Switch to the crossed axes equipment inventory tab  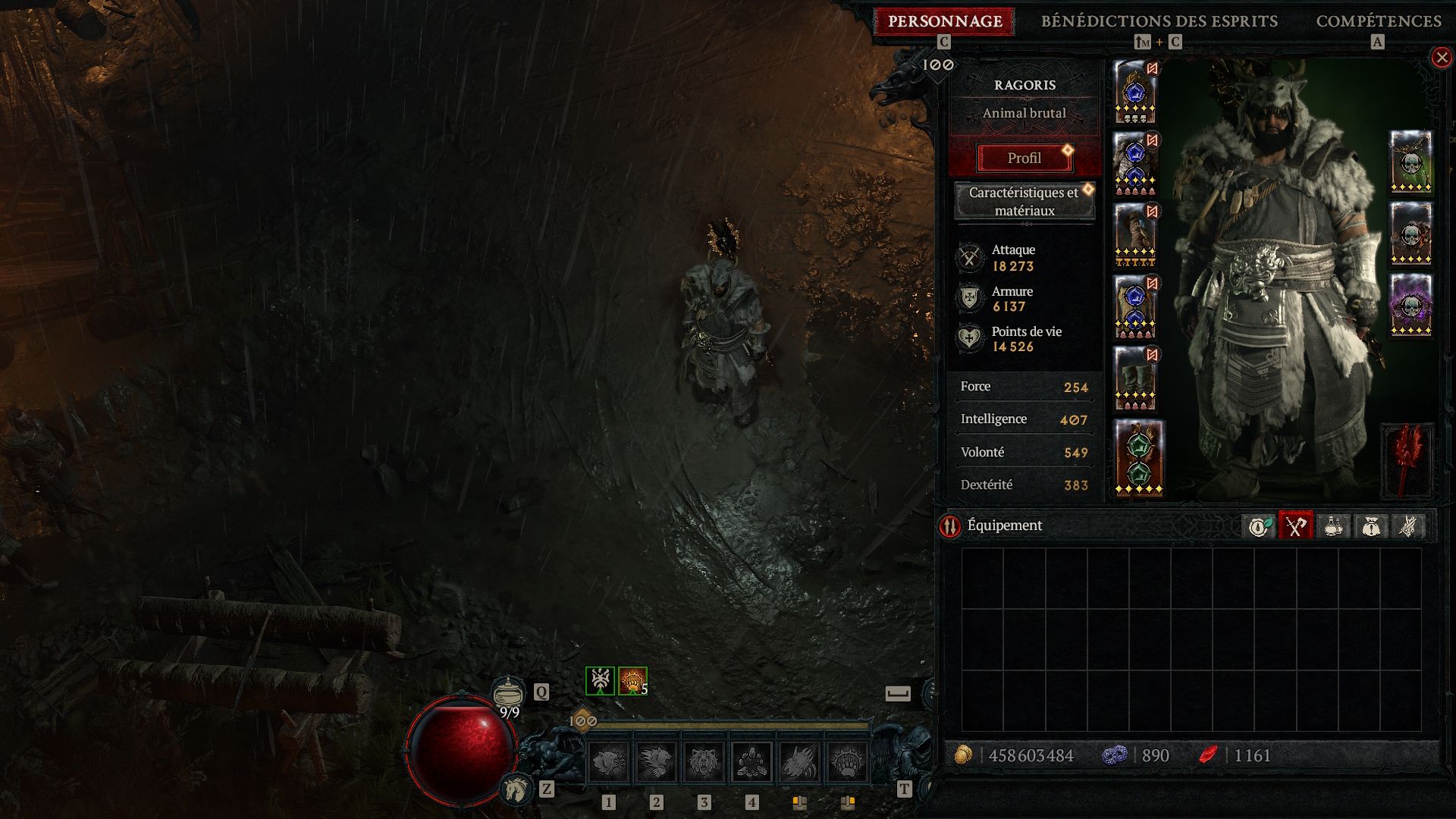tap(1296, 526)
